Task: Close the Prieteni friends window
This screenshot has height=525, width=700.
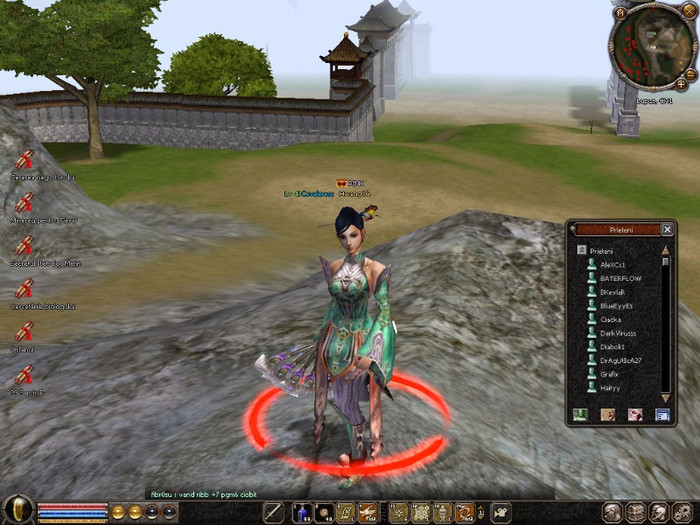Action: click(667, 229)
